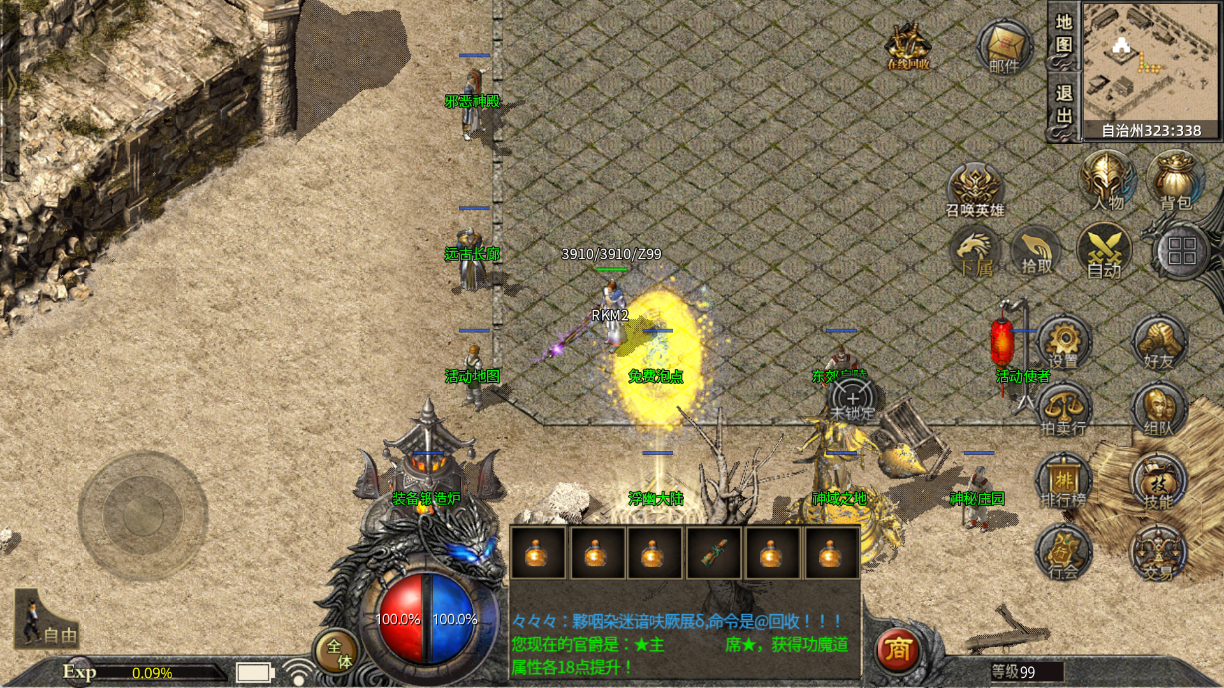Select the 下属 dragon icon
1224x688 pixels.
[x=975, y=250]
